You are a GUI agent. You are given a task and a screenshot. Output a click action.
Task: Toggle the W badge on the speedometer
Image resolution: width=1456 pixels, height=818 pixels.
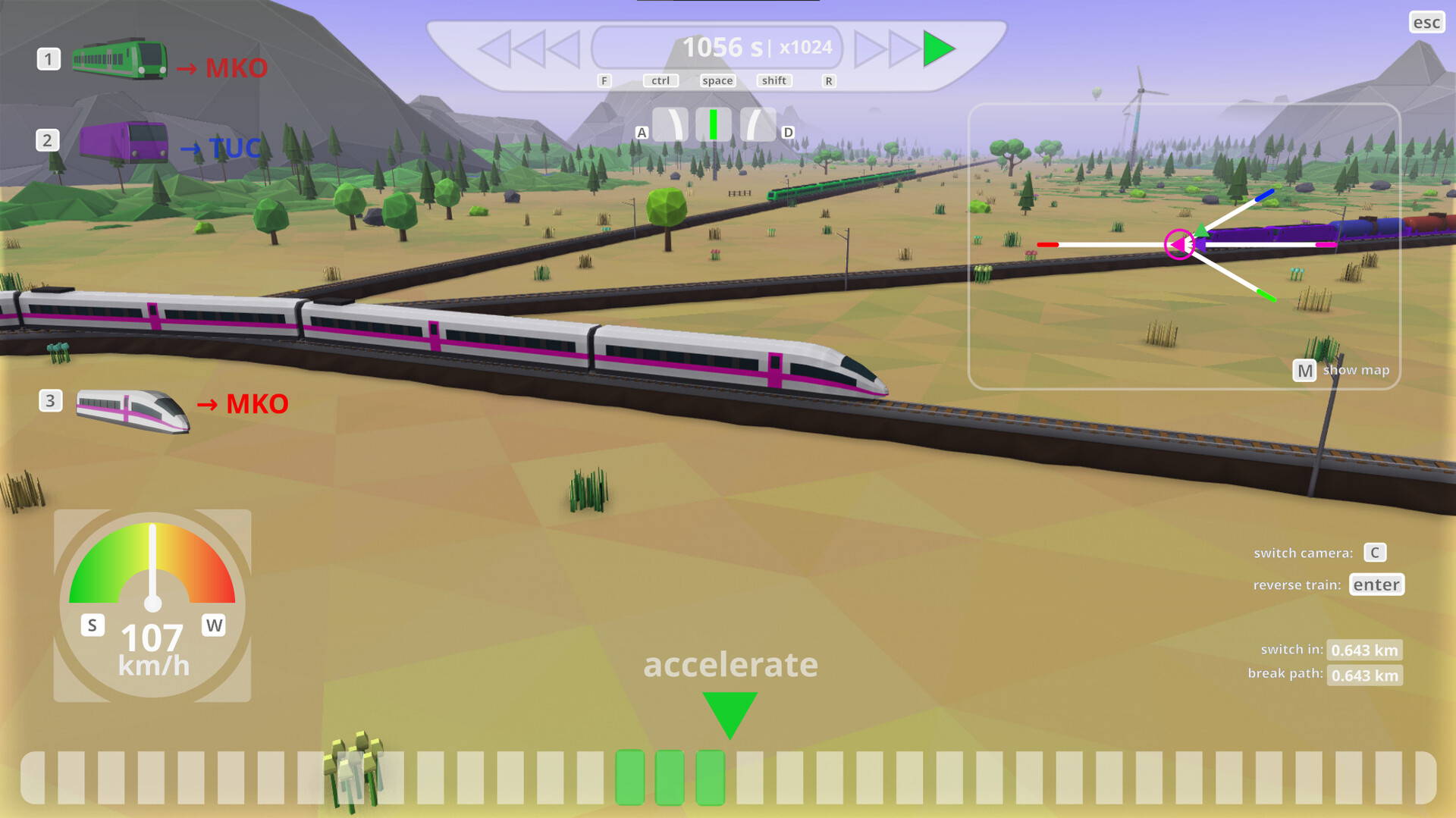point(214,625)
